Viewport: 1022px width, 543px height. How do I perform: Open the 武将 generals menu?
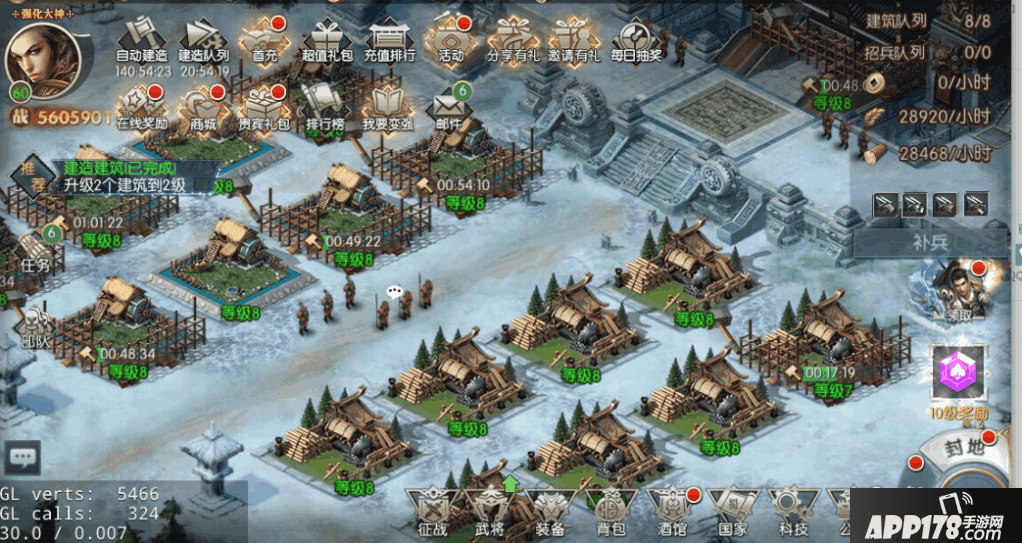pyautogui.click(x=490, y=512)
